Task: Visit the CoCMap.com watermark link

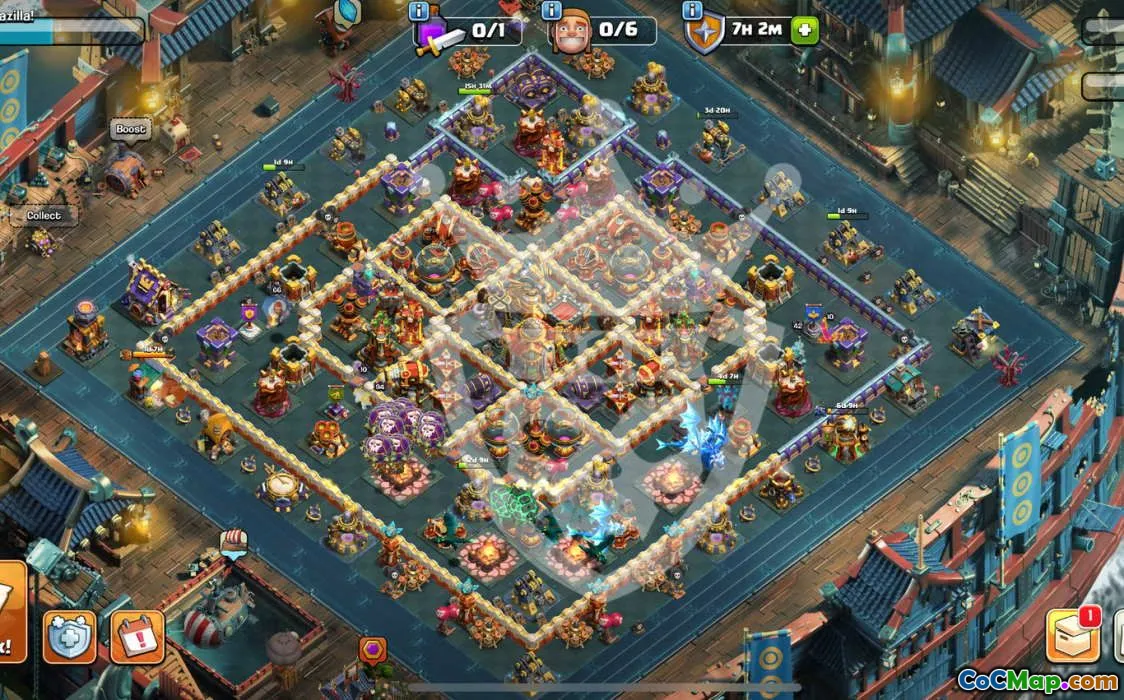Action: point(1037,681)
